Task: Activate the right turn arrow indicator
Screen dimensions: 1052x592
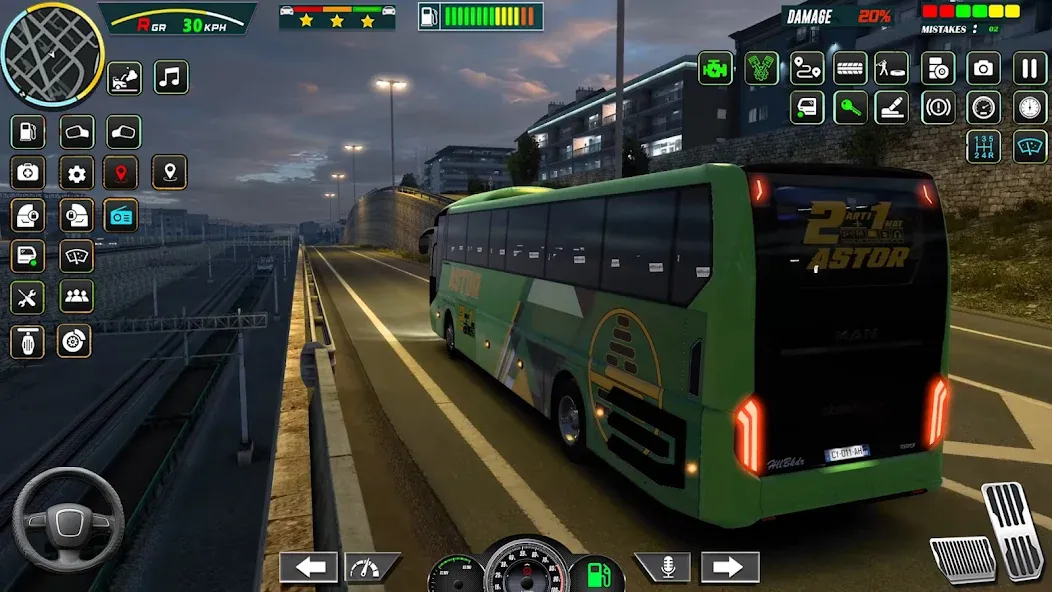Action: pos(729,567)
